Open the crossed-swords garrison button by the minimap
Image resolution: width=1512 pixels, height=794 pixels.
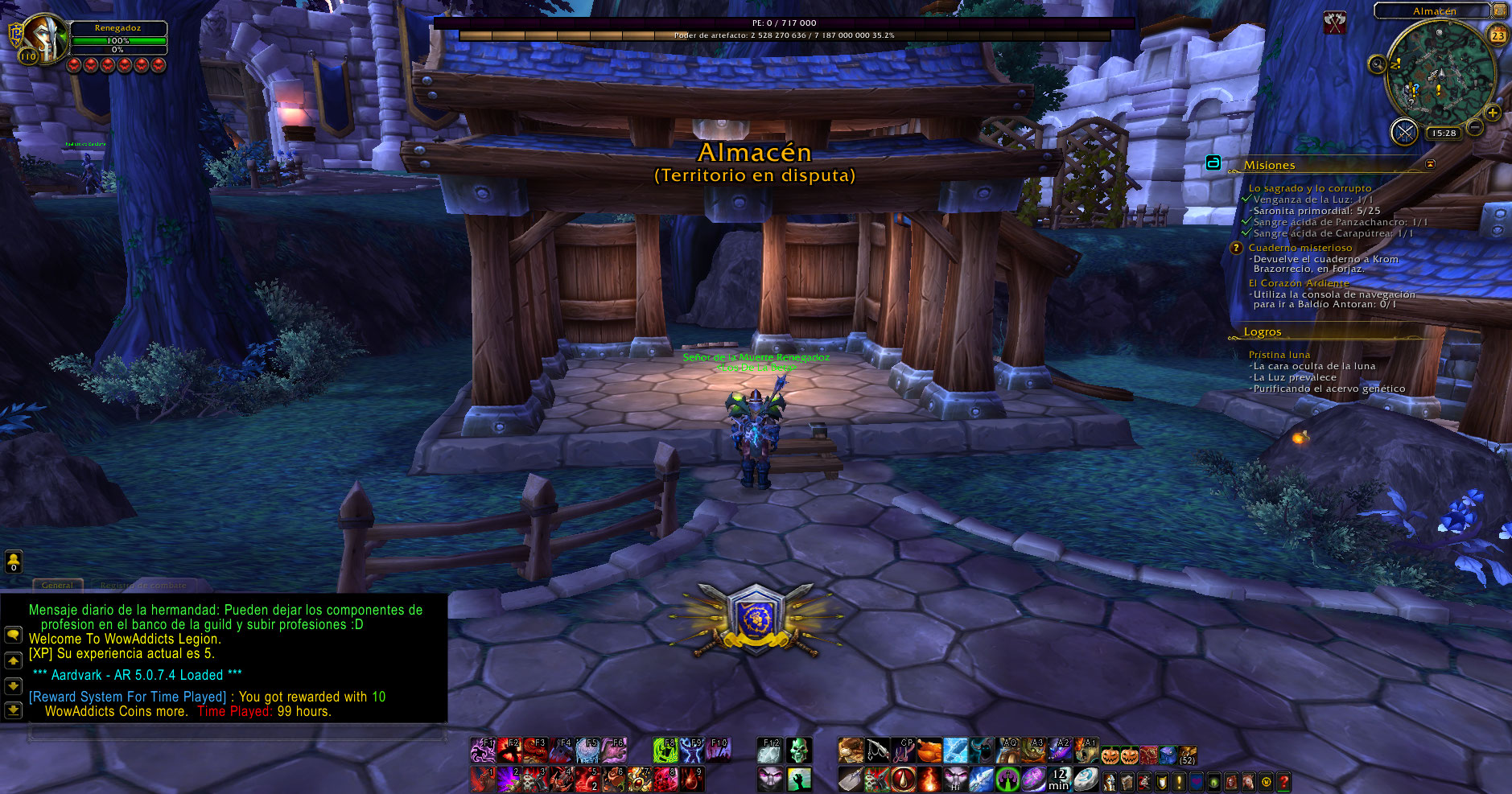coord(1404,132)
